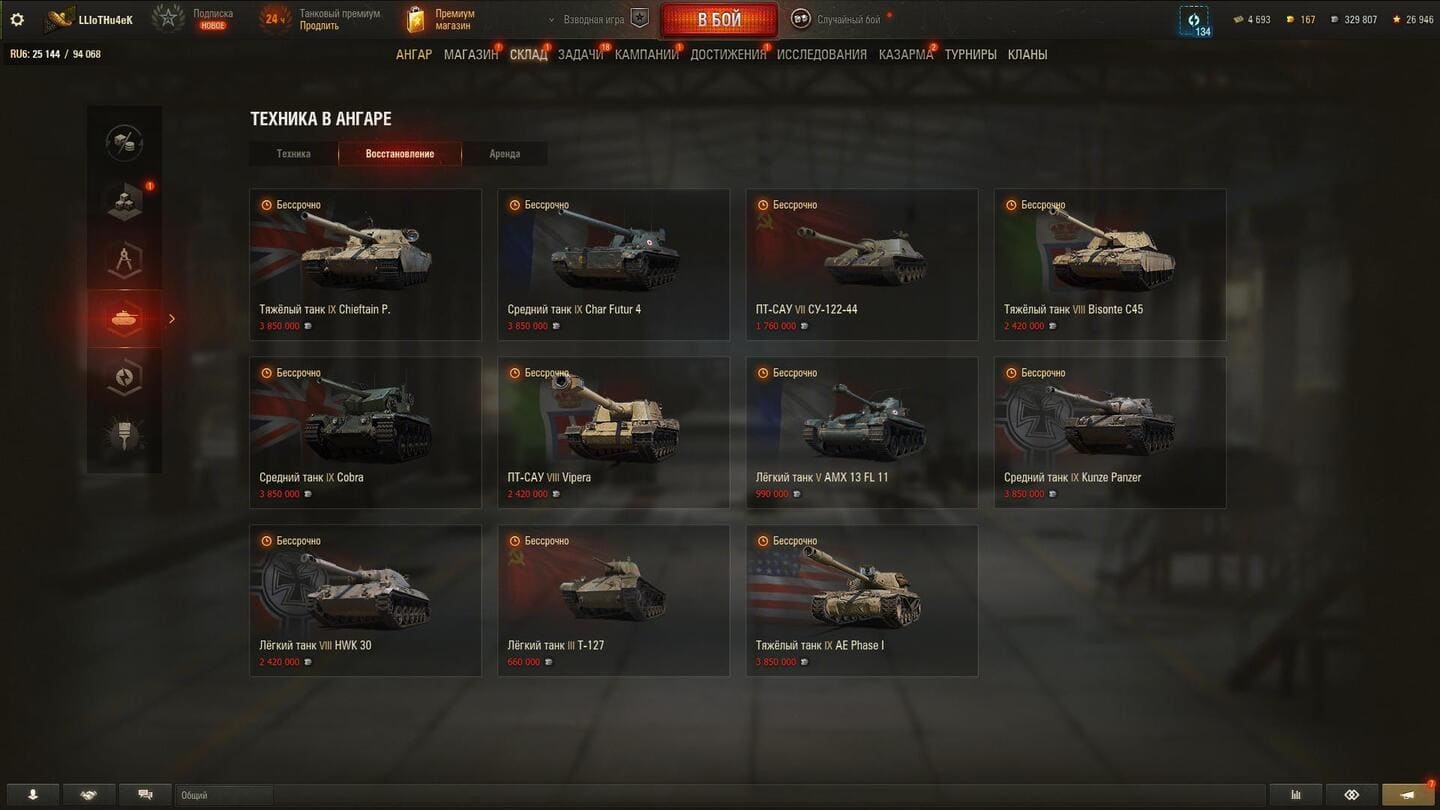1440x810 pixels.
Task: Open the ИССЛЕДОВАНИЯ research menu
Action: [x=821, y=55]
